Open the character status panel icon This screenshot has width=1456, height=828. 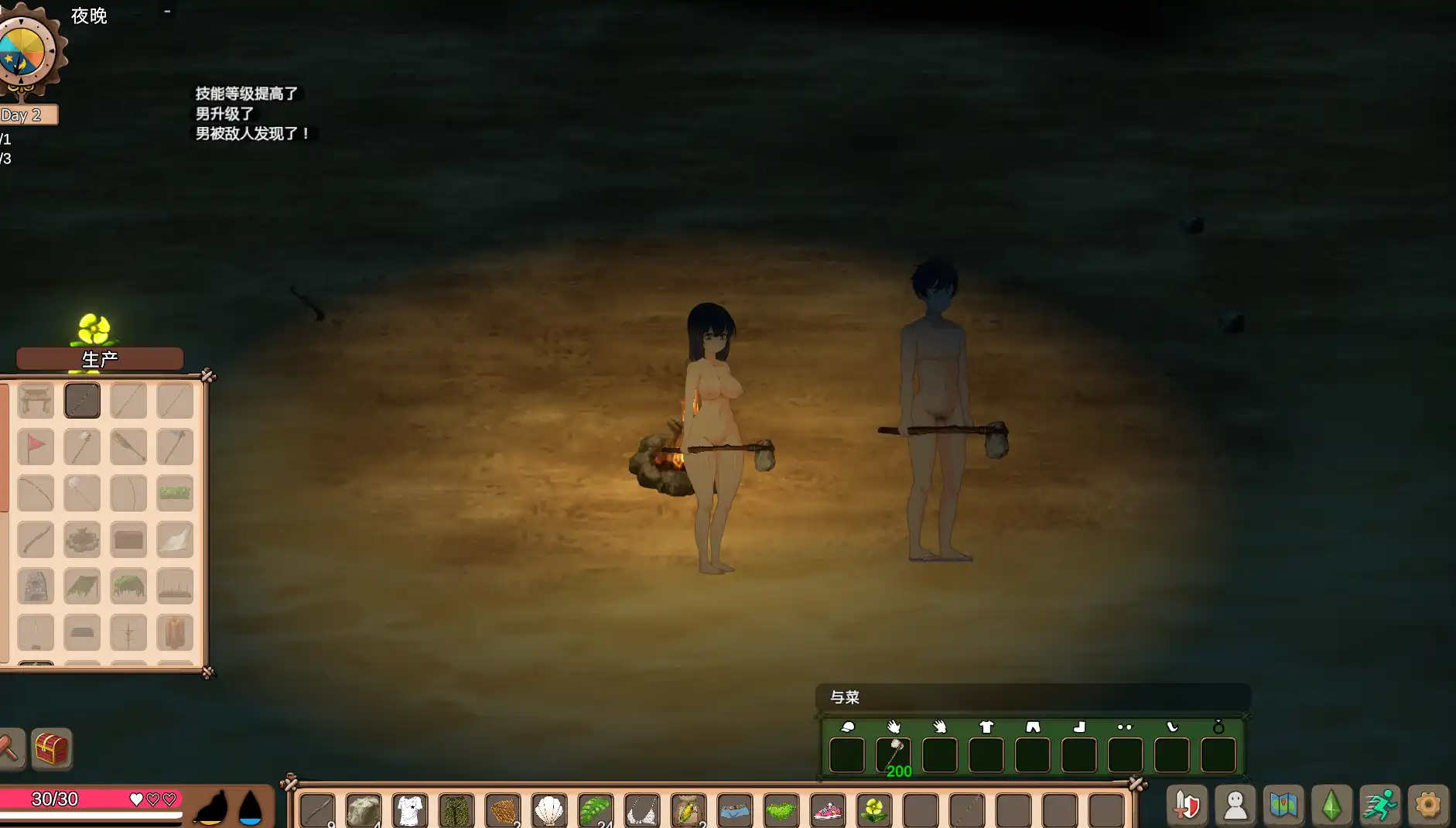click(1236, 805)
